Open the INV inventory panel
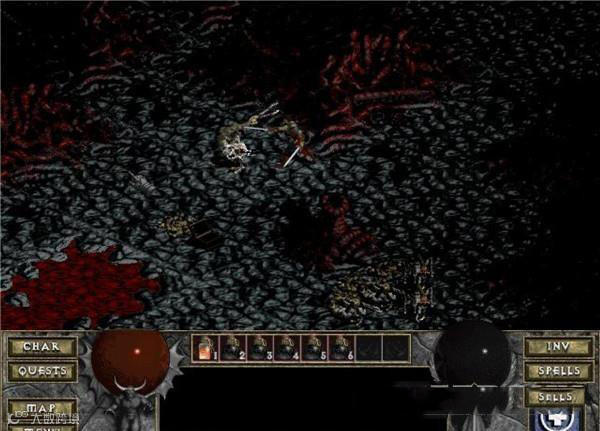600x431 pixels. click(x=557, y=348)
